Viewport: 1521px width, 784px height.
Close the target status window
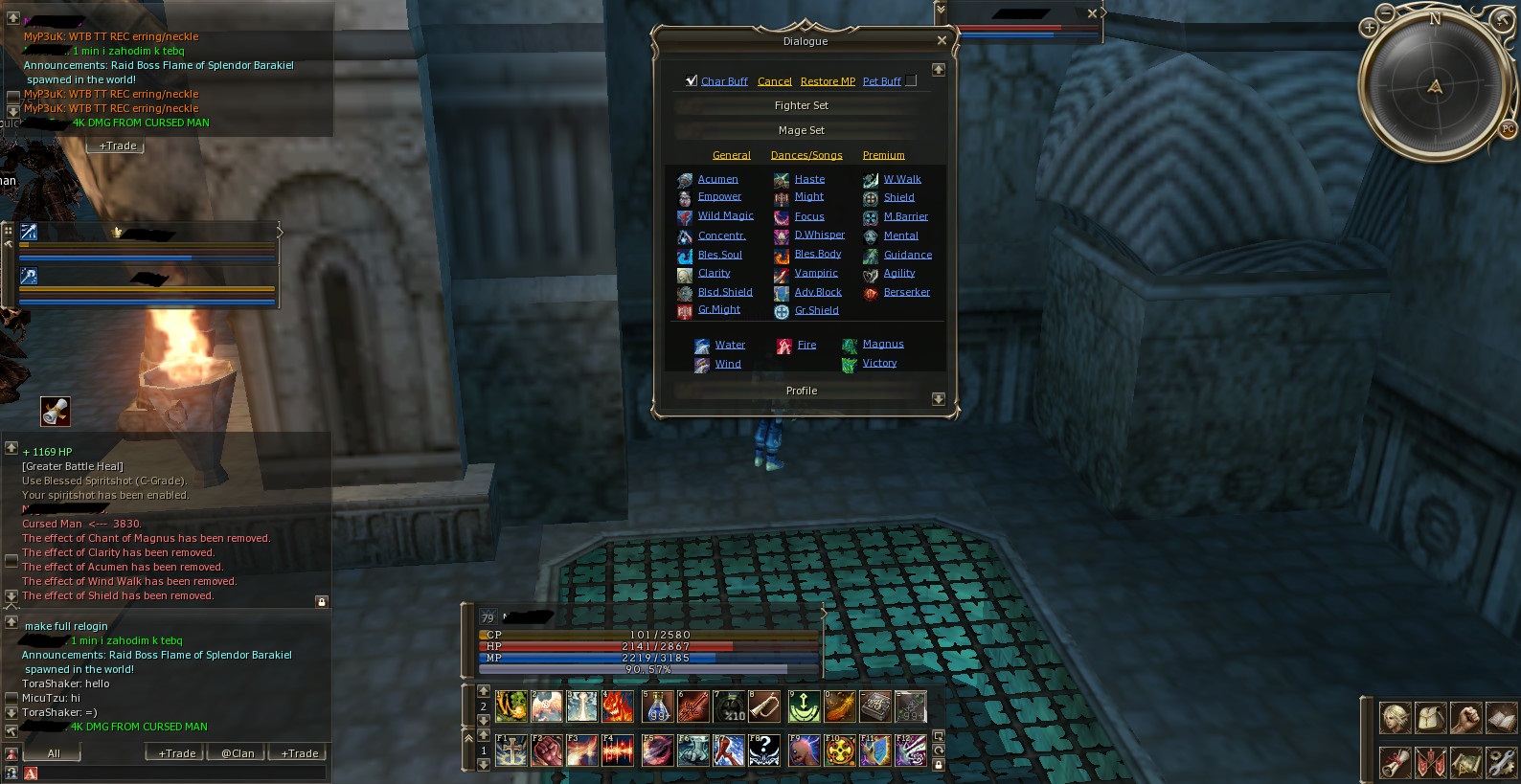pyautogui.click(x=1092, y=13)
